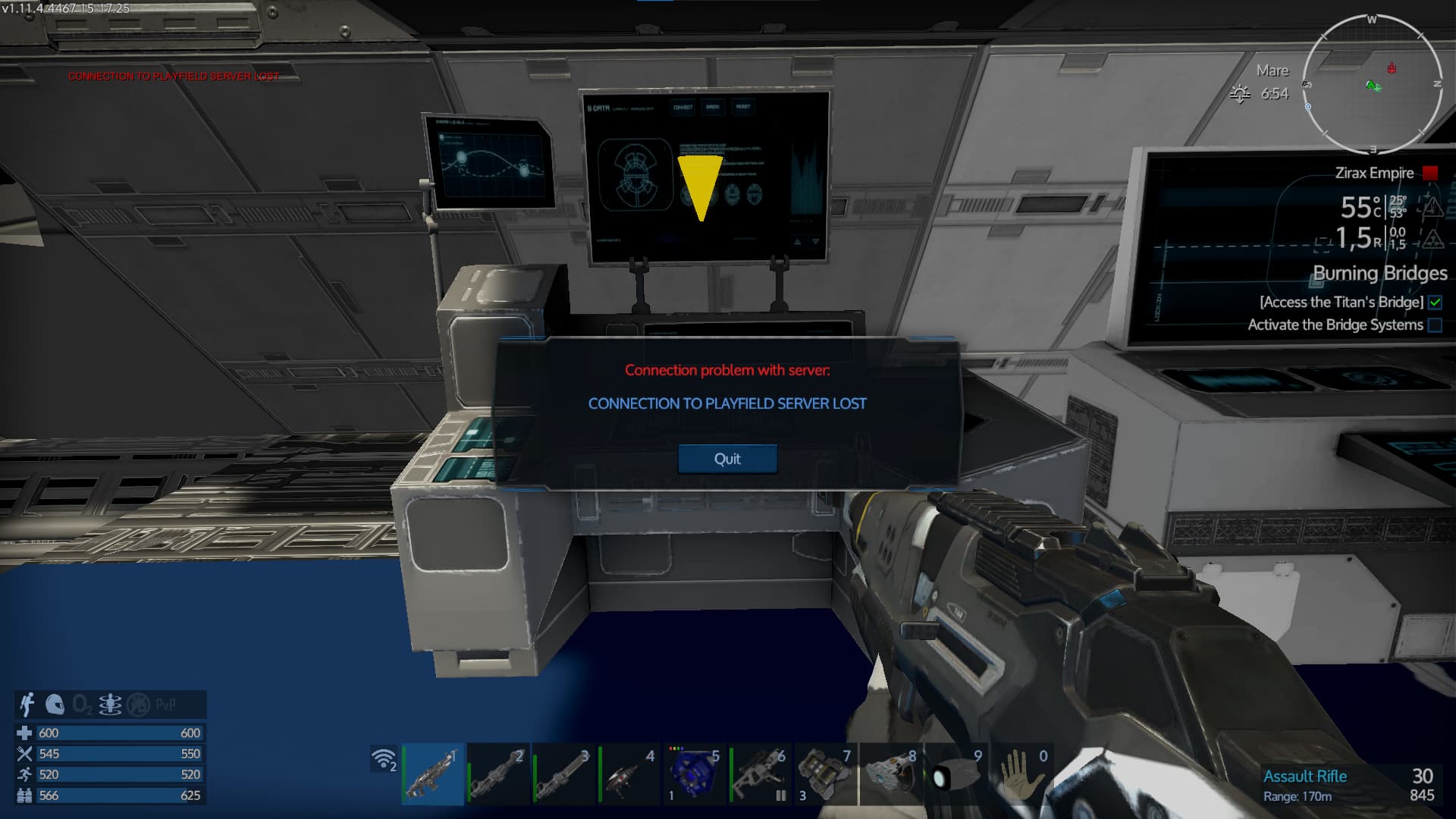Switch to the empty hand slot 0
This screenshot has width=1456, height=819.
[x=1021, y=774]
